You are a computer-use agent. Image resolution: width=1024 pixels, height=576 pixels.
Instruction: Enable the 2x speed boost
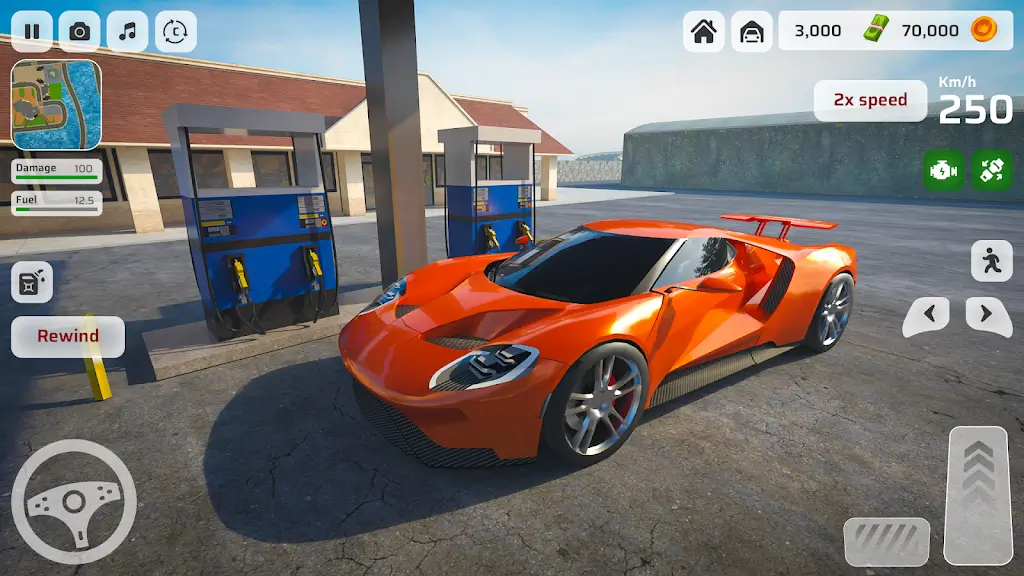[870, 100]
